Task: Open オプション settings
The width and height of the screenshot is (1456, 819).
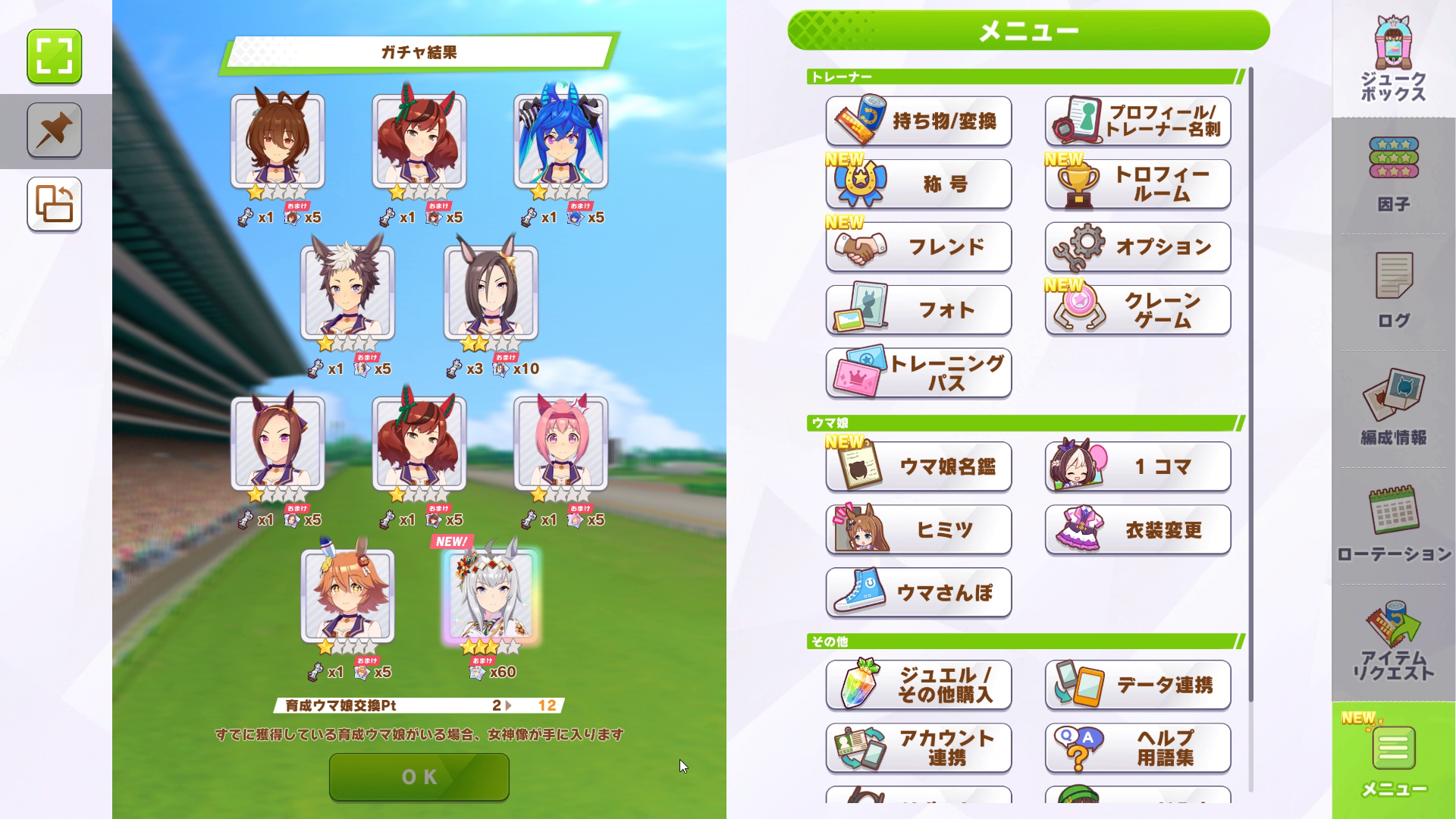Action: tap(1137, 247)
